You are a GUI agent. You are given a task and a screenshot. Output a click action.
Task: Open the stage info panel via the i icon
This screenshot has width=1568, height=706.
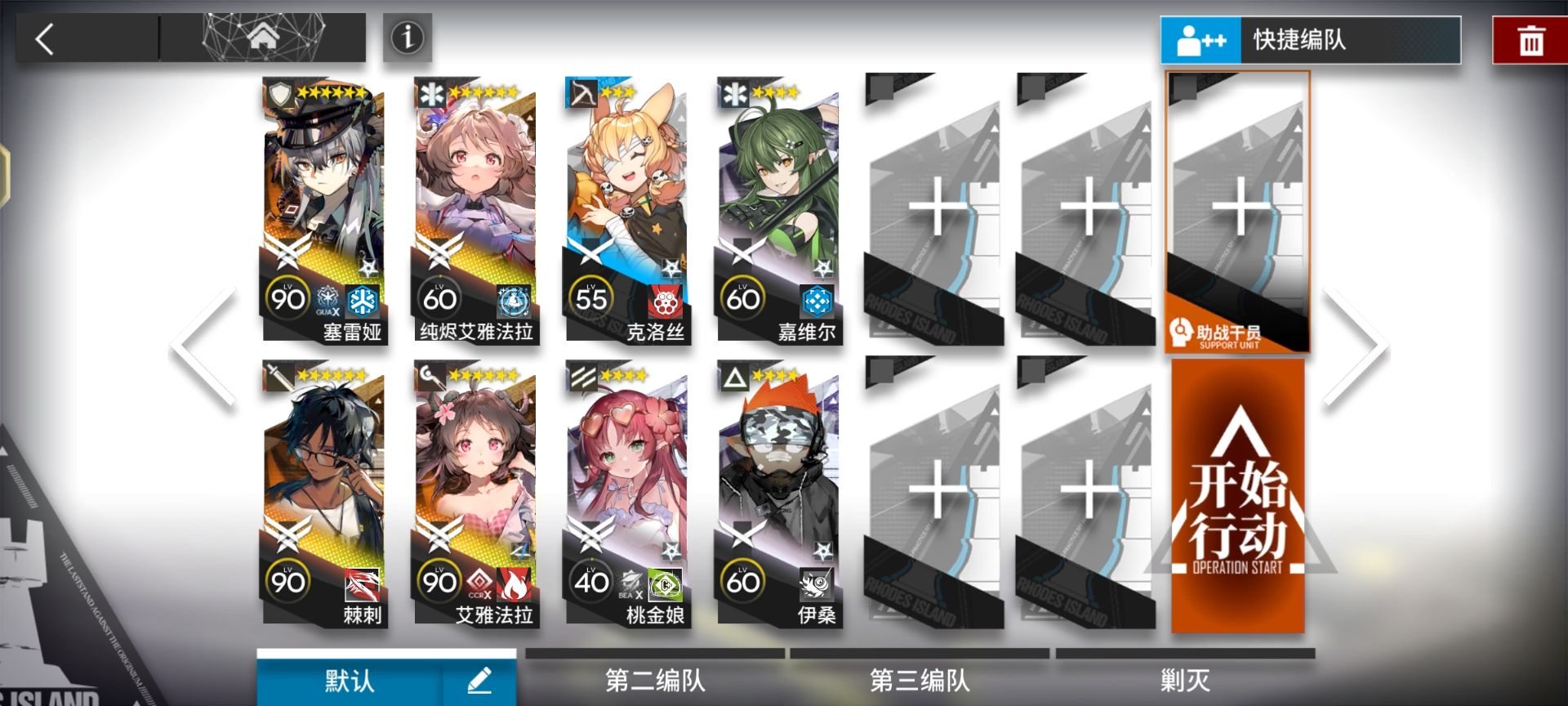[408, 39]
